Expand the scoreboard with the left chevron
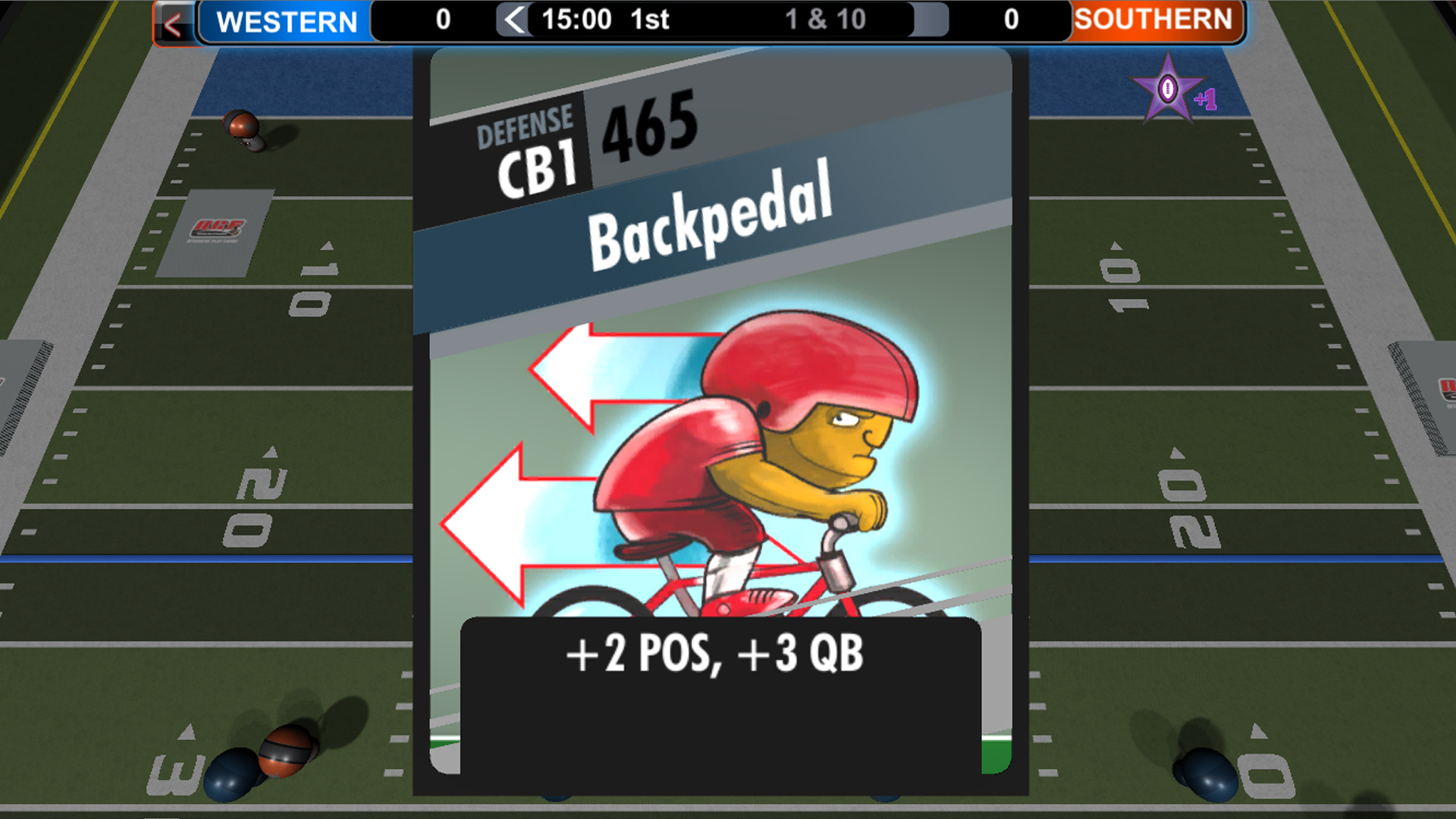The height and width of the screenshot is (819, 1456). click(x=513, y=20)
